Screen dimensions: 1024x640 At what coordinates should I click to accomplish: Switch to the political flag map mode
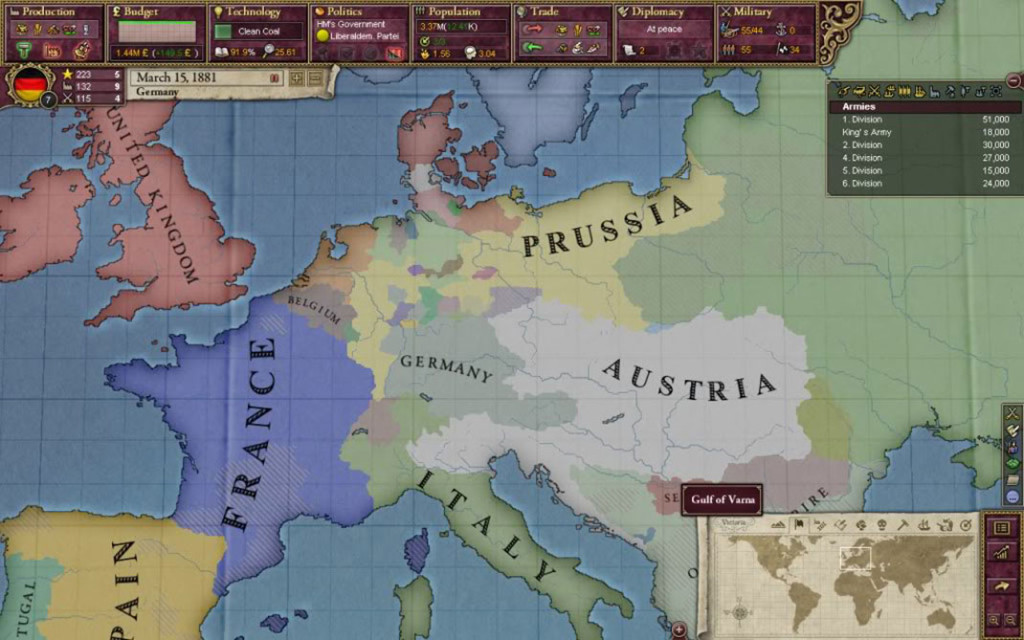(x=798, y=524)
